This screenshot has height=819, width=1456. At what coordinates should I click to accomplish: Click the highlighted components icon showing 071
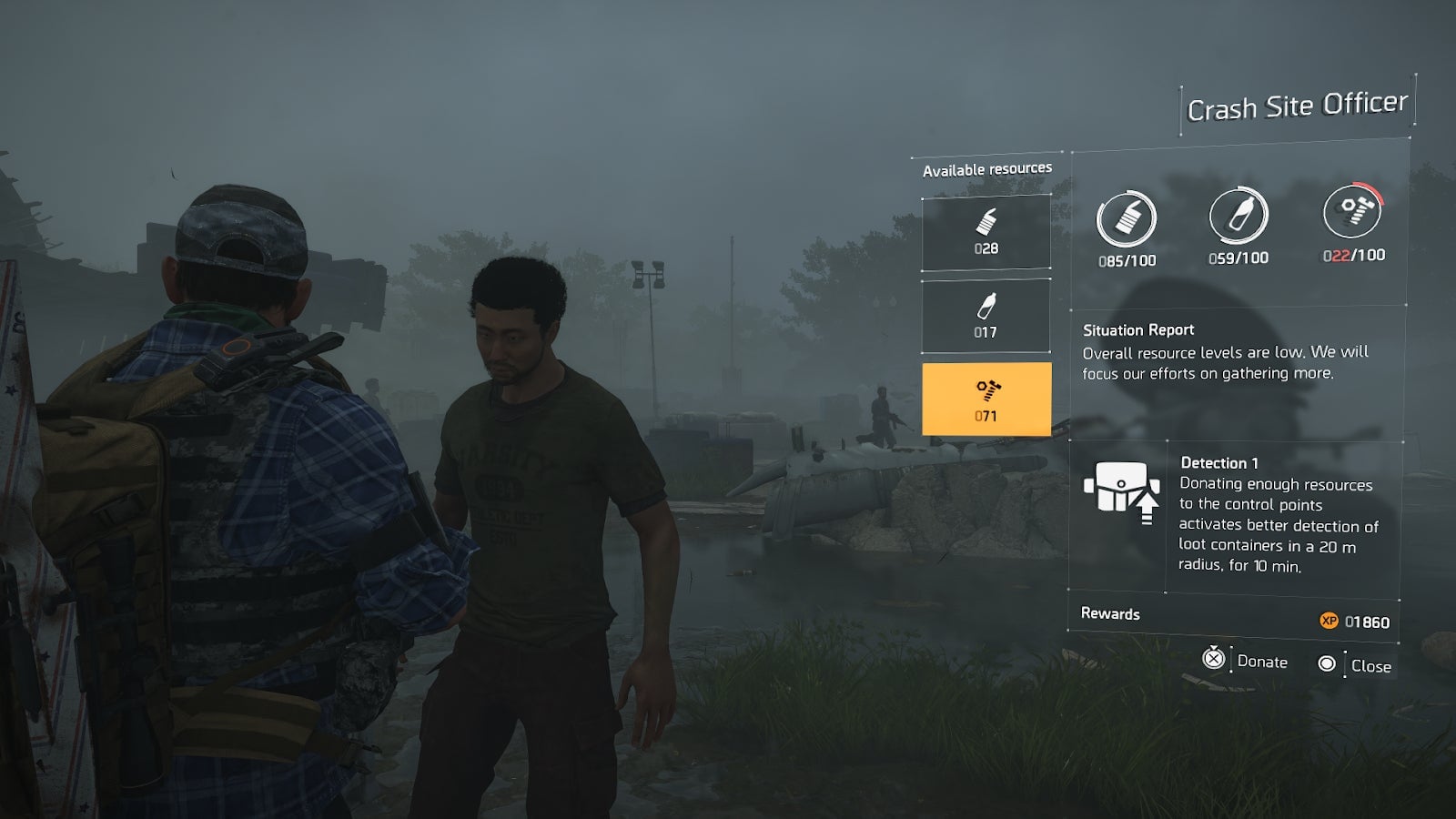986,398
